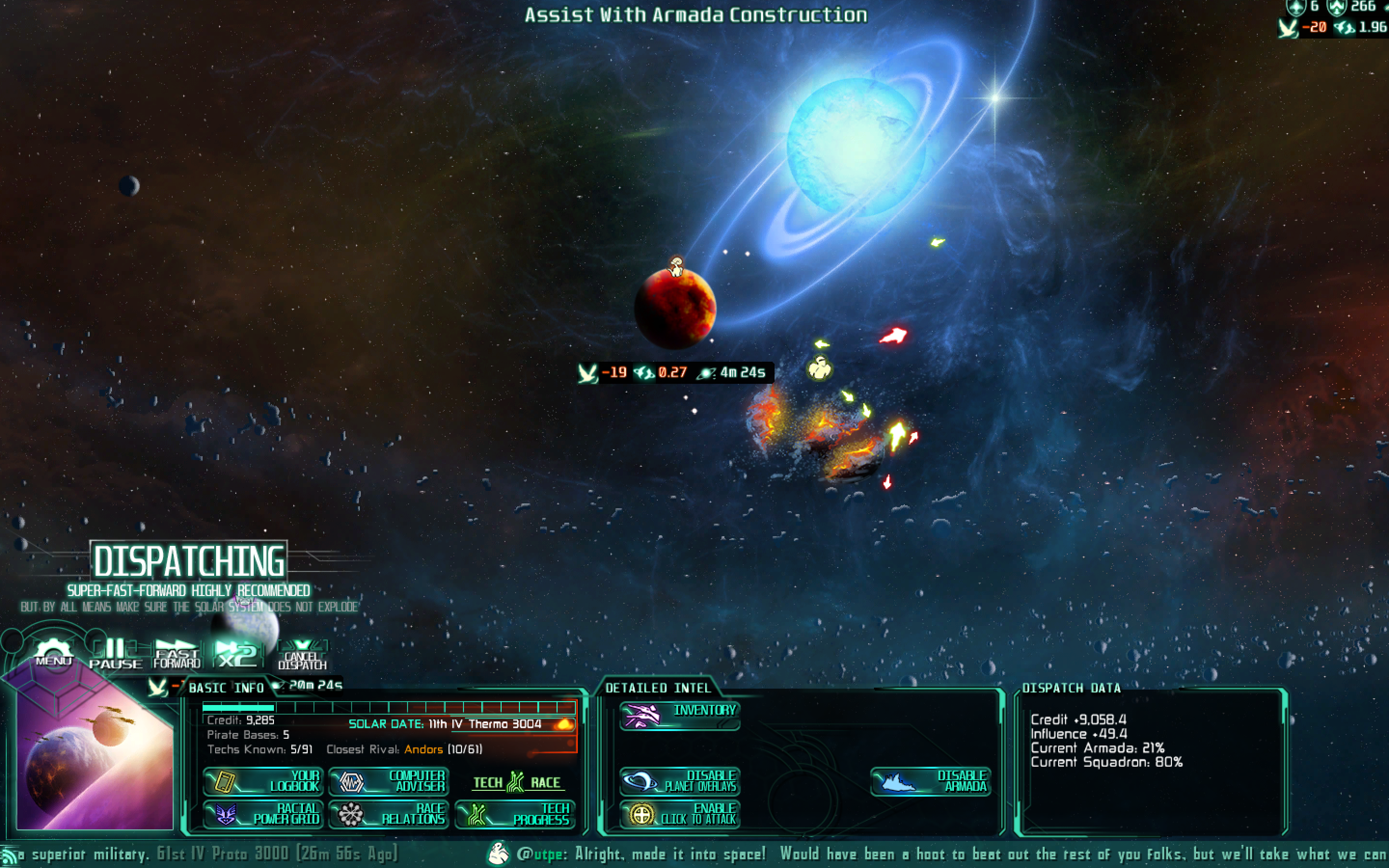Open Your Logbook
Image resolution: width=1389 pixels, height=868 pixels.
(x=263, y=781)
